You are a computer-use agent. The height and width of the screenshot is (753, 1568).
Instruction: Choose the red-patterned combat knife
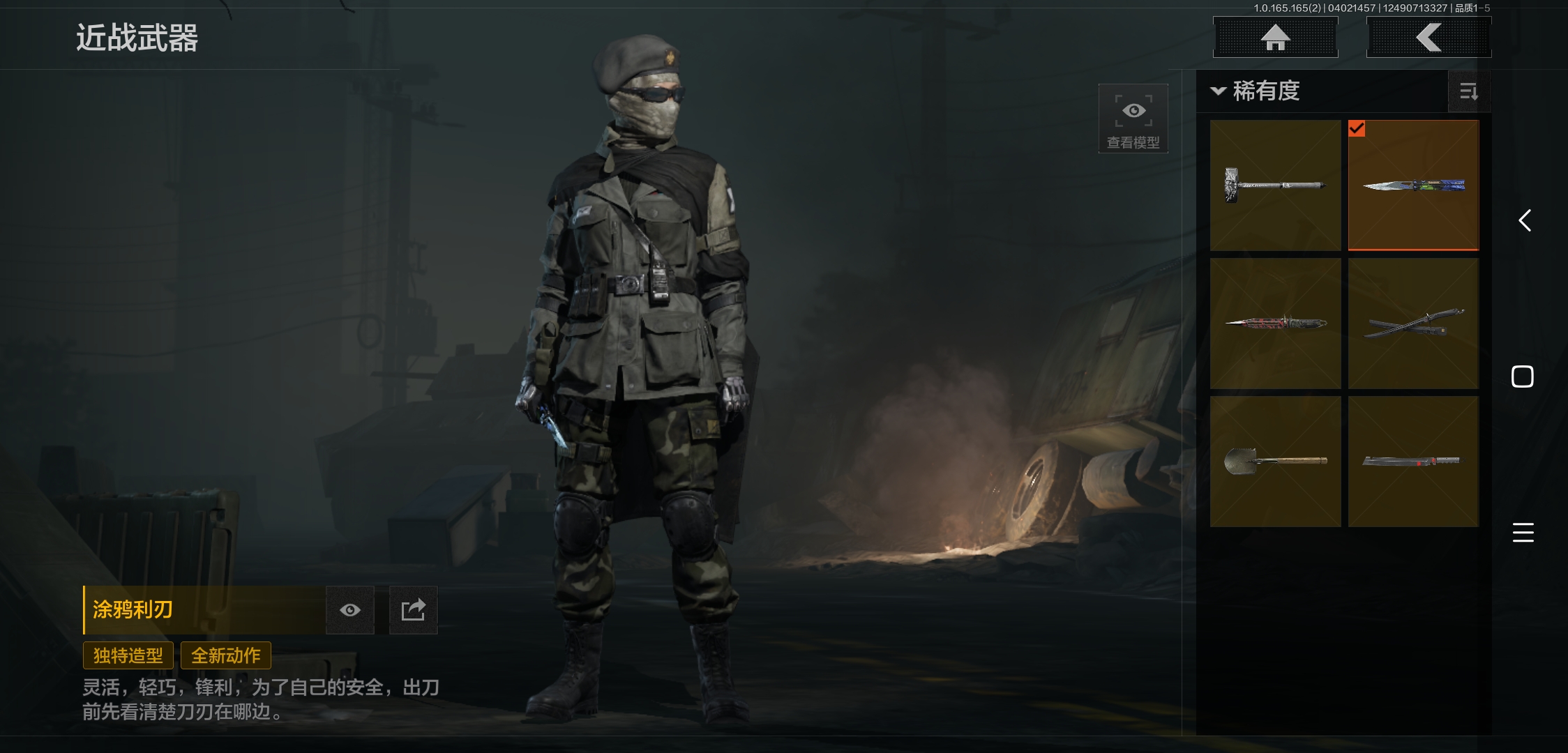click(1275, 324)
